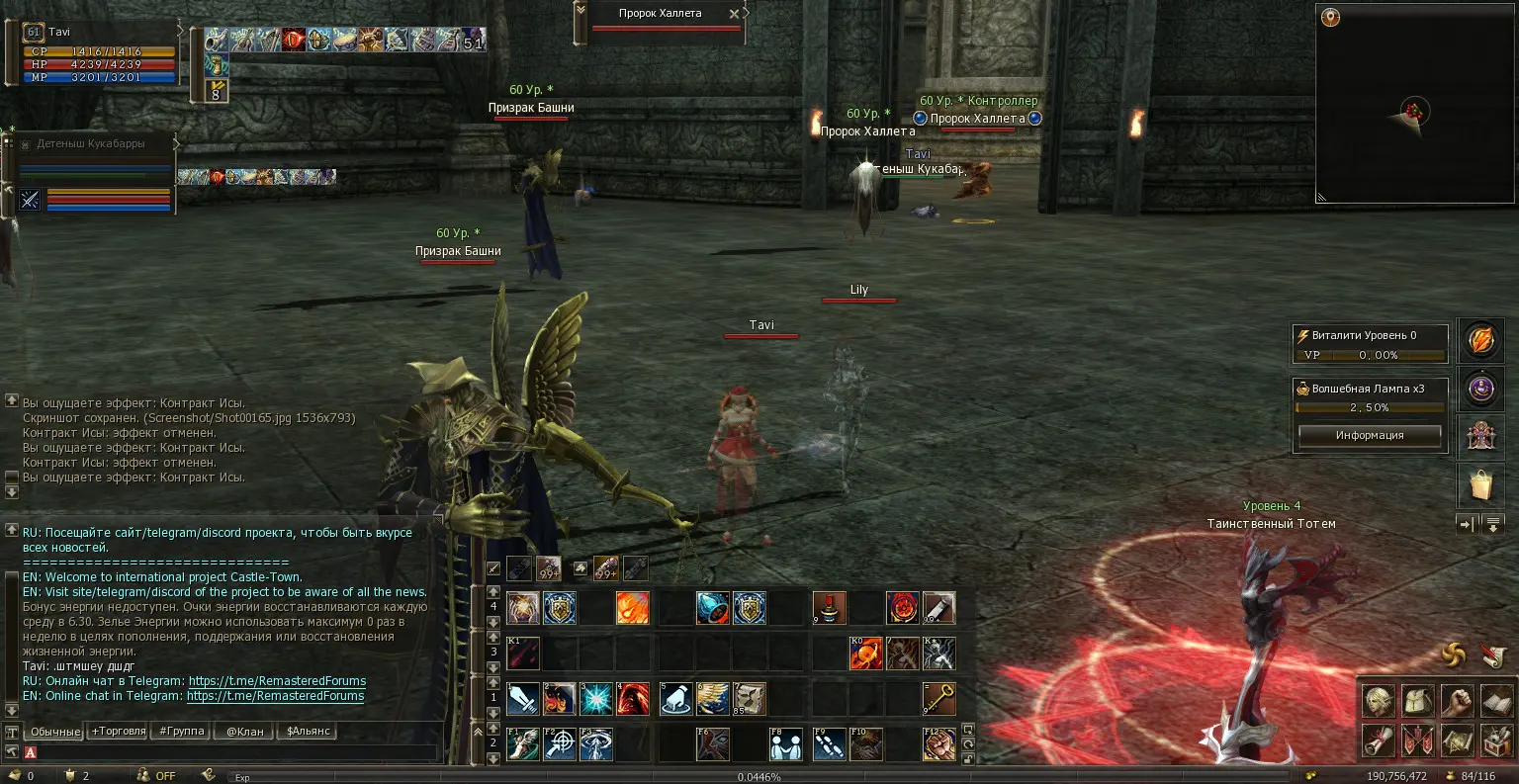Trigger the F12 clenched fist action

[x=938, y=744]
